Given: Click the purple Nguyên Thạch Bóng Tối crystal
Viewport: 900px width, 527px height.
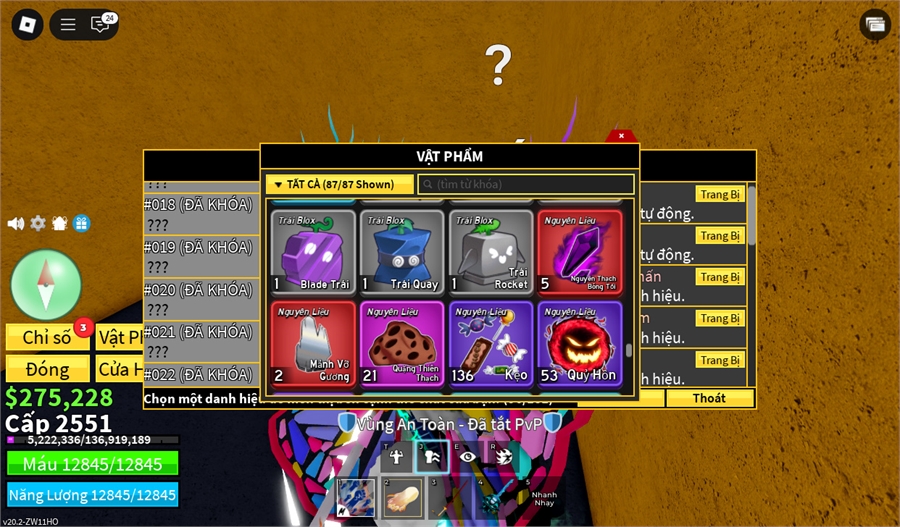Looking at the screenshot, I should (x=580, y=251).
